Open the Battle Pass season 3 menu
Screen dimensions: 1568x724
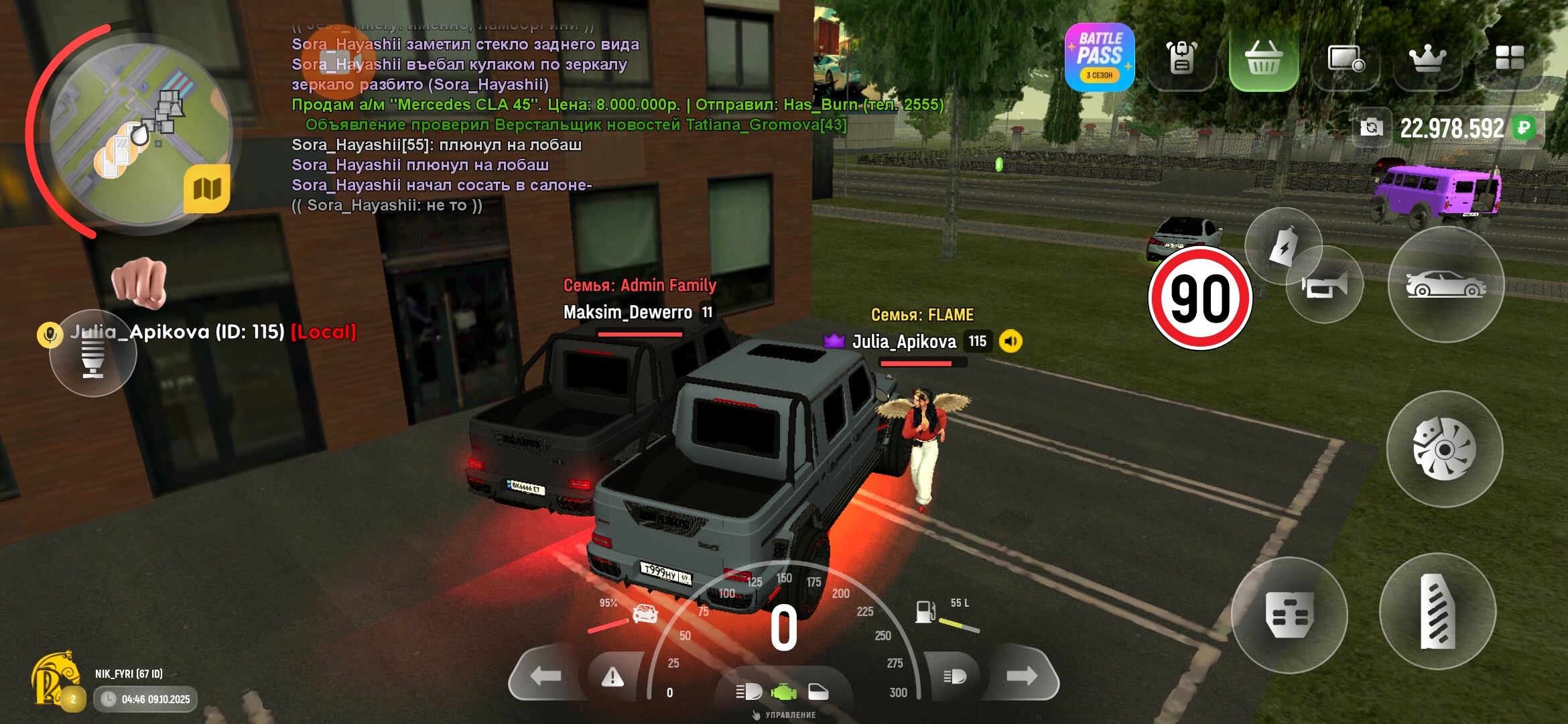pos(1099,58)
